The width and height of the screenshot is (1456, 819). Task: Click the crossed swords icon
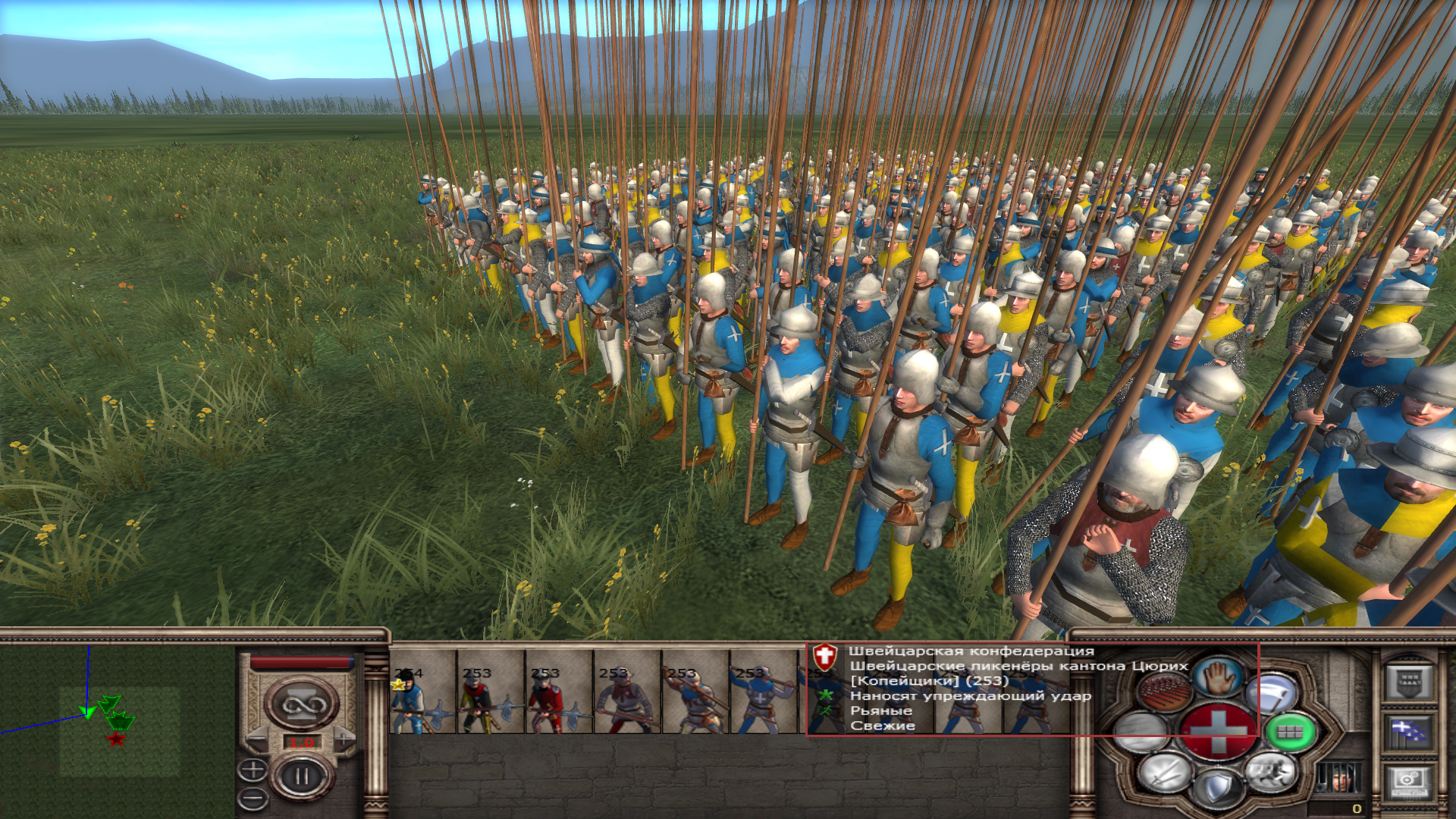[x=1165, y=772]
